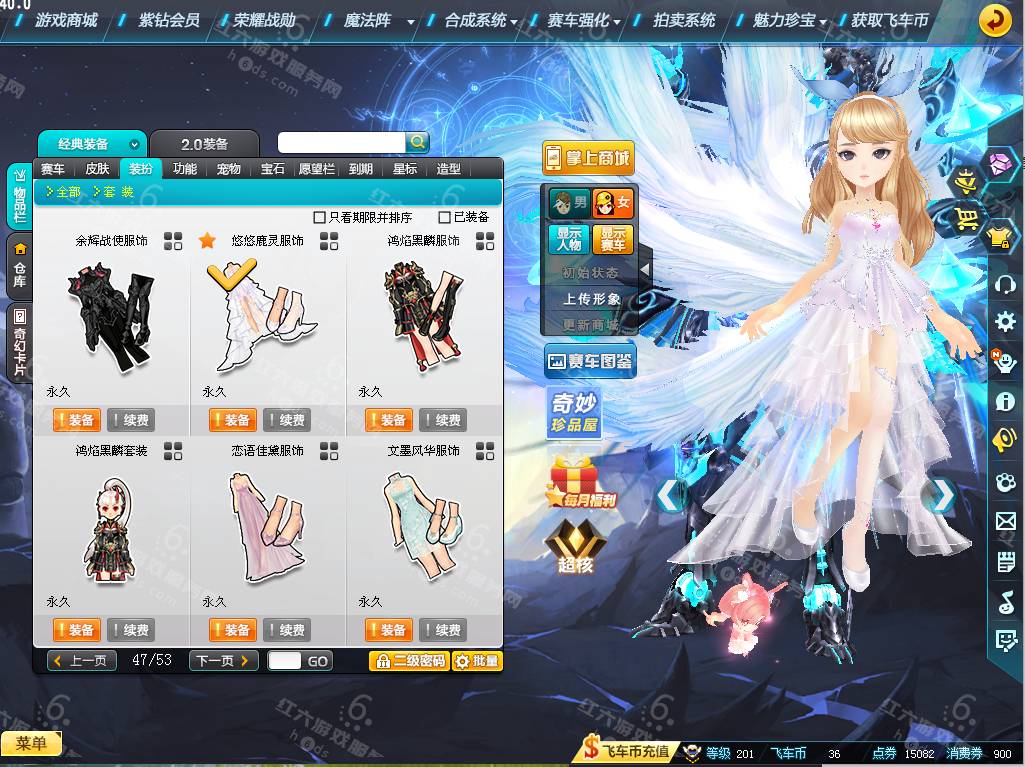Open the 游戏商城 game shop menu
Image resolution: width=1025 pixels, height=767 pixels.
pyautogui.click(x=66, y=20)
